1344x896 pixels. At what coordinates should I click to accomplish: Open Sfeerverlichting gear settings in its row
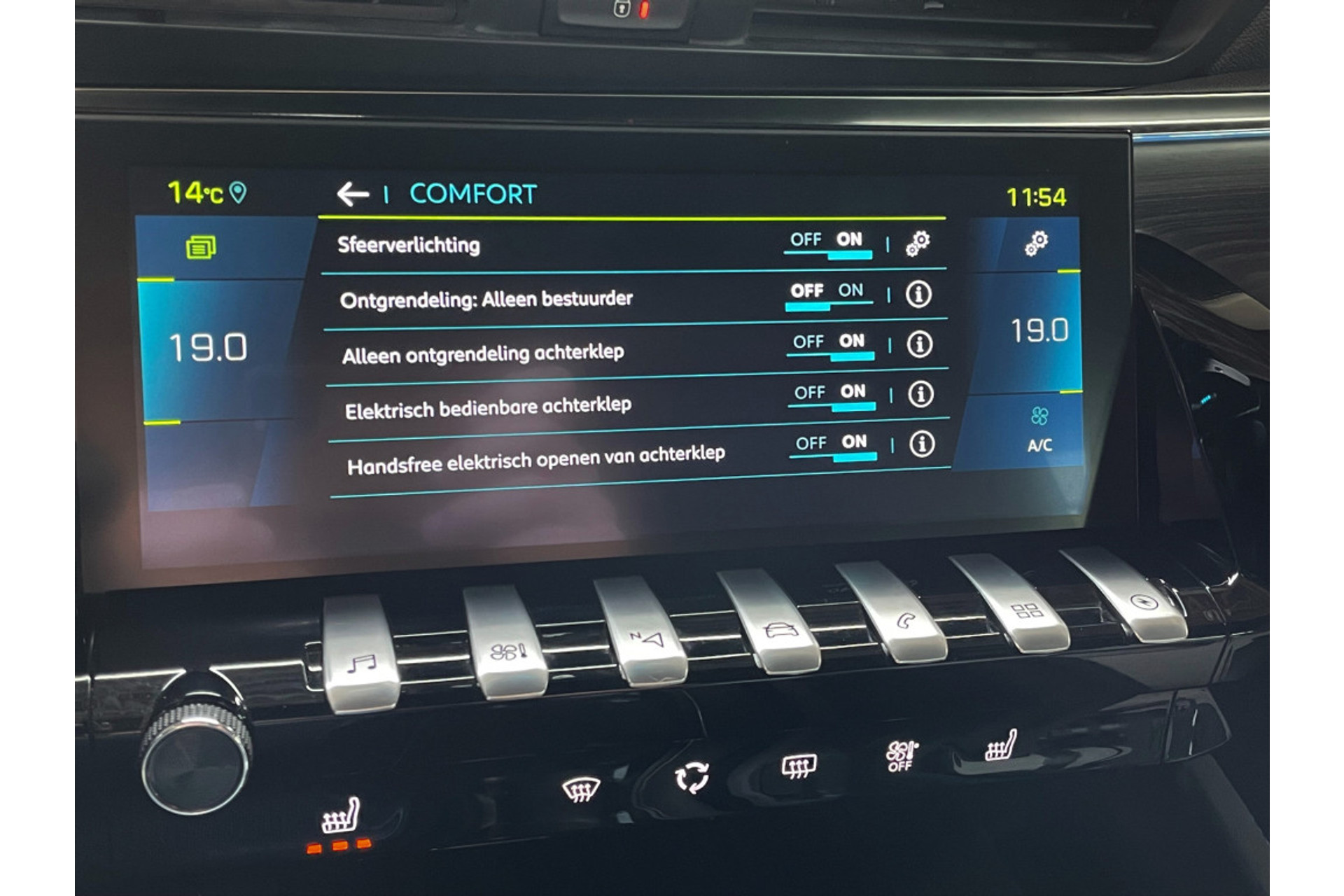[918, 243]
